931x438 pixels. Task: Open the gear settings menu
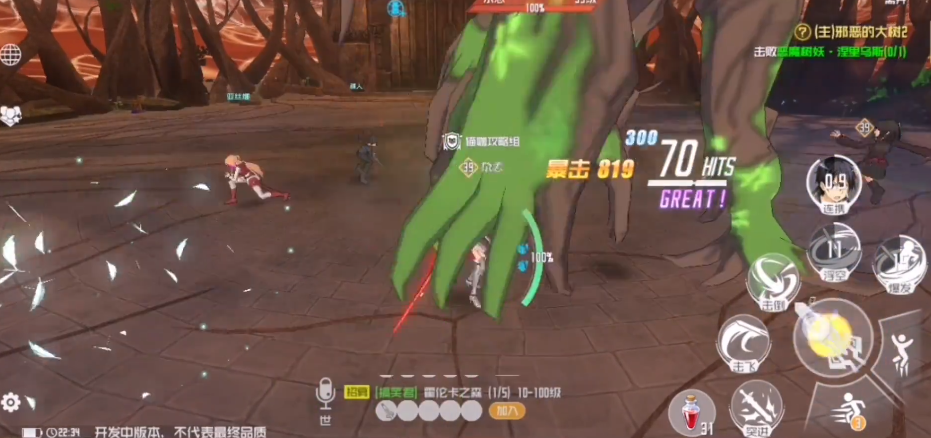click(11, 402)
